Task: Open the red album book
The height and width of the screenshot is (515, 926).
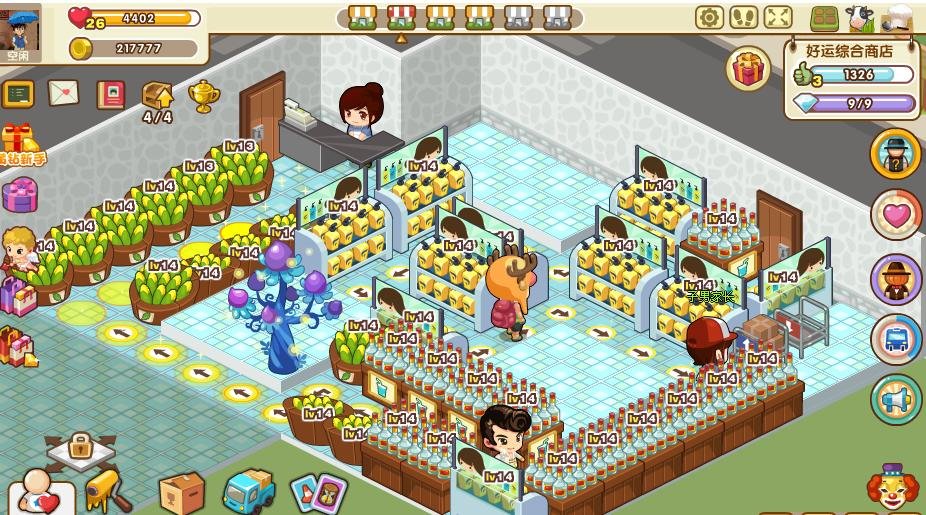Action: 110,94
